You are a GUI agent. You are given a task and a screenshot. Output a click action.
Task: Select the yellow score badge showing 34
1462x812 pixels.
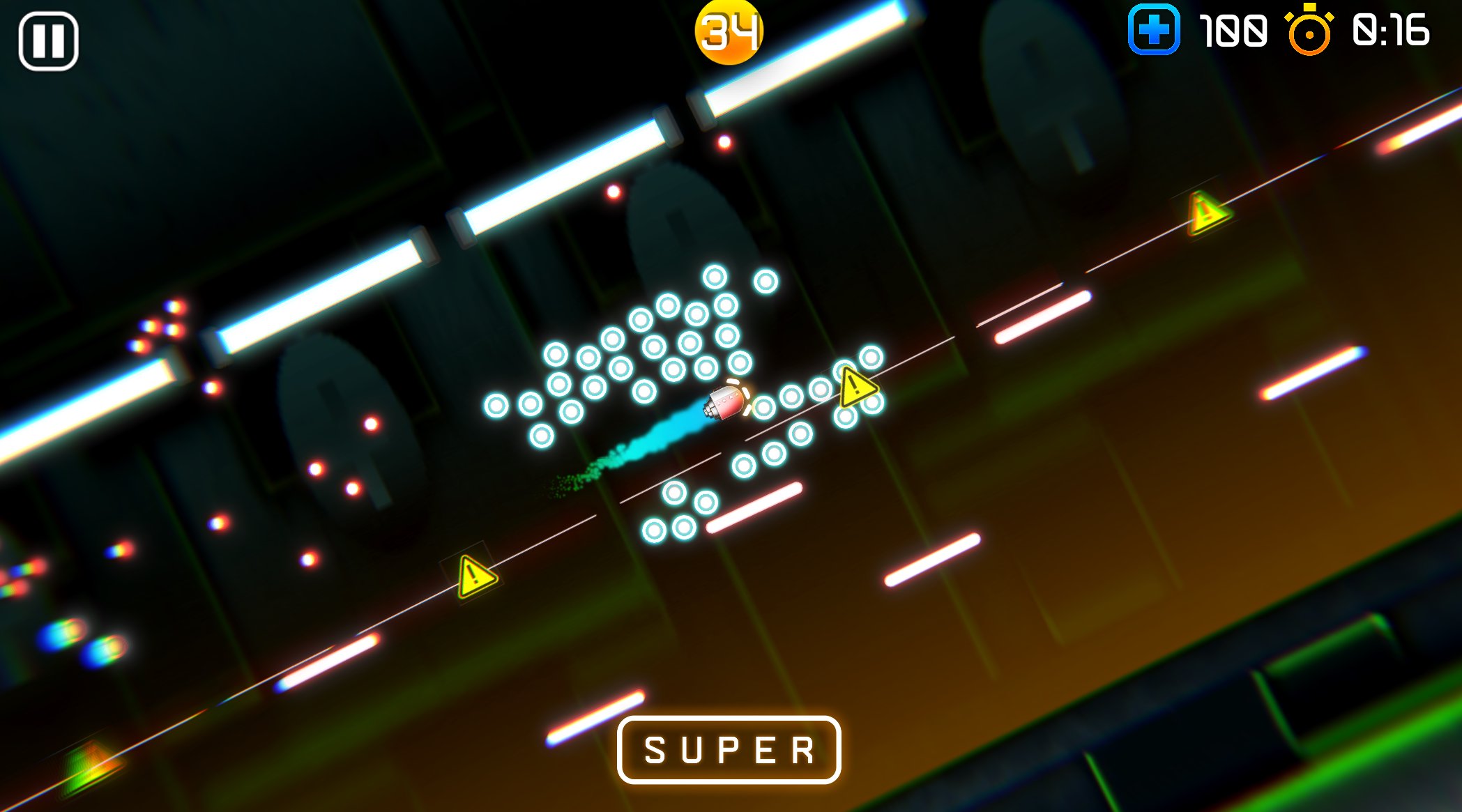pos(728,31)
